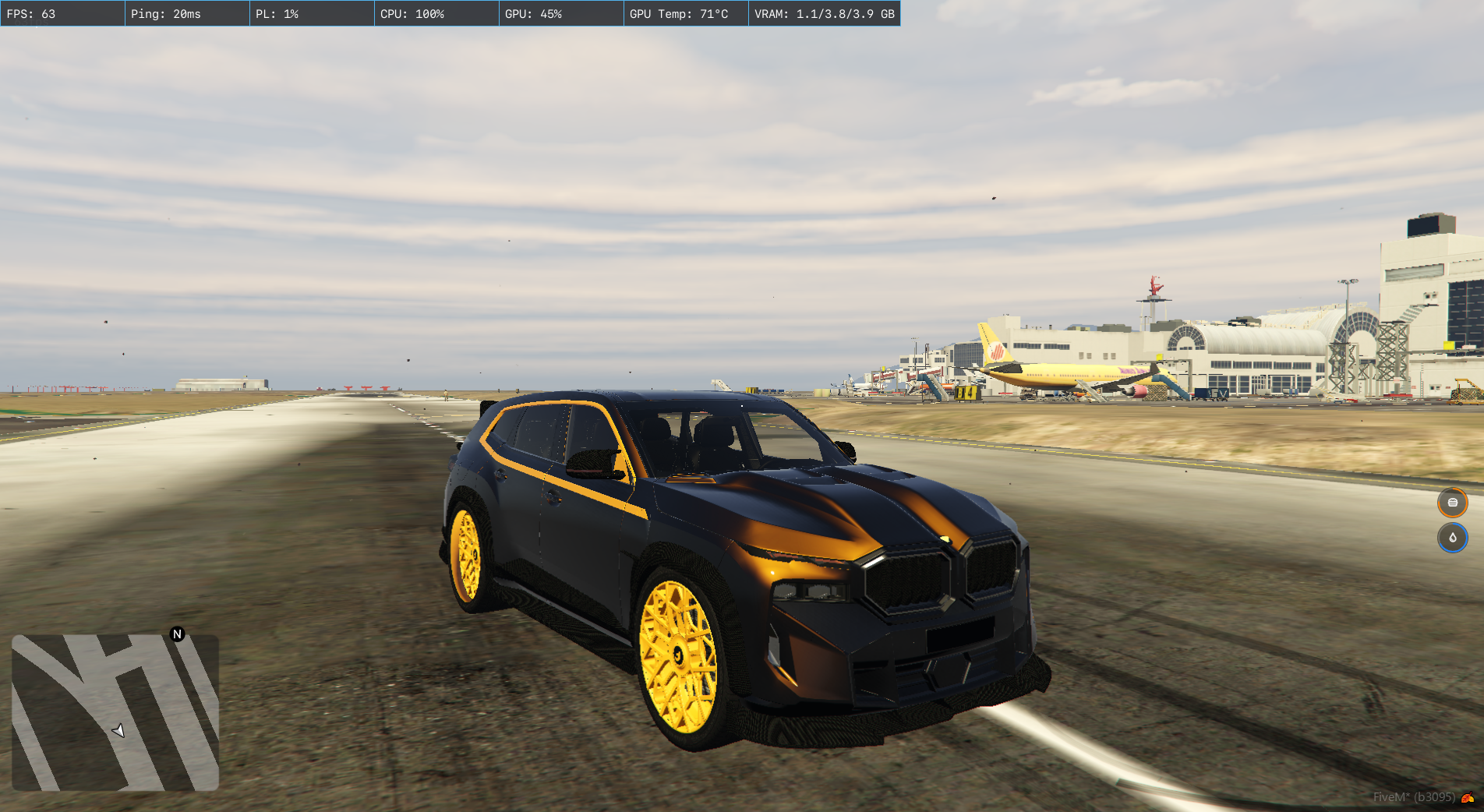Image resolution: width=1484 pixels, height=812 pixels.
Task: Click the minimap in the corner
Action: (x=115, y=712)
